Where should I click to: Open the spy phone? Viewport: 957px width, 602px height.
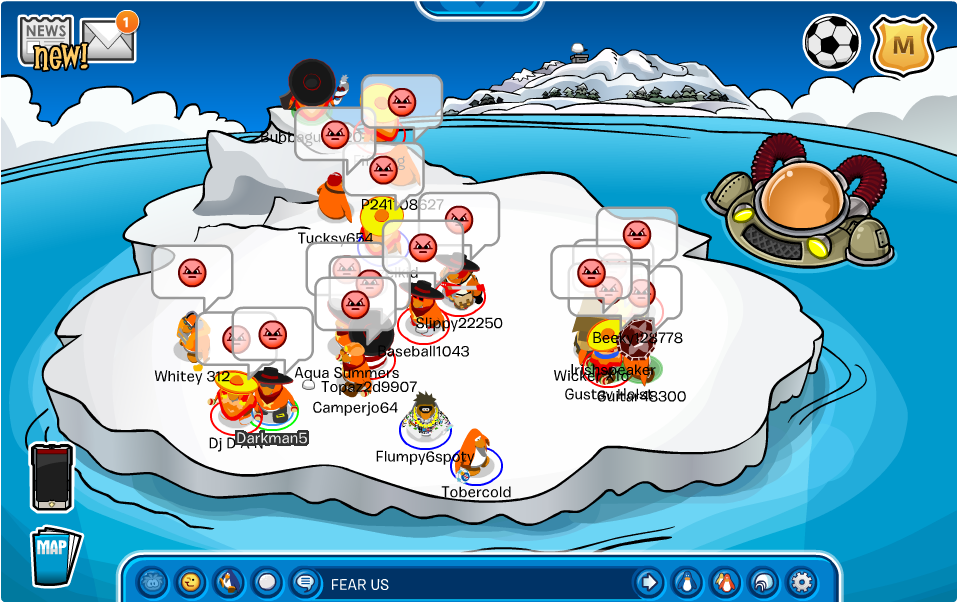[52, 477]
